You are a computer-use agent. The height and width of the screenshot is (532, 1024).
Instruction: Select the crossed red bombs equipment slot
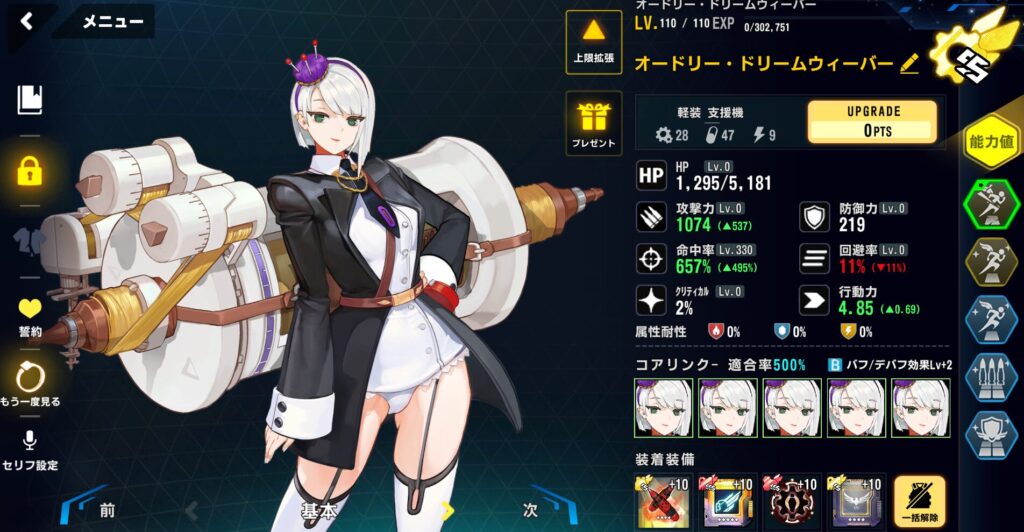pos(664,501)
